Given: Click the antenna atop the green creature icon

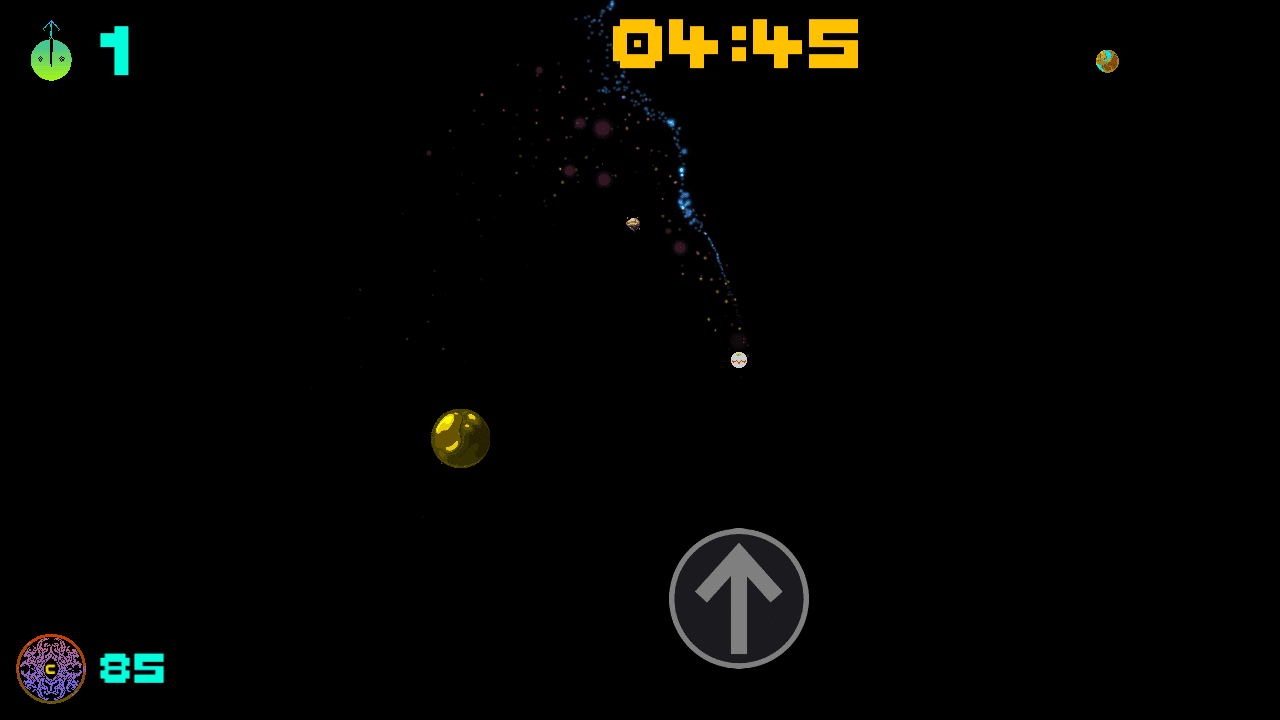Looking at the screenshot, I should pos(51,22).
